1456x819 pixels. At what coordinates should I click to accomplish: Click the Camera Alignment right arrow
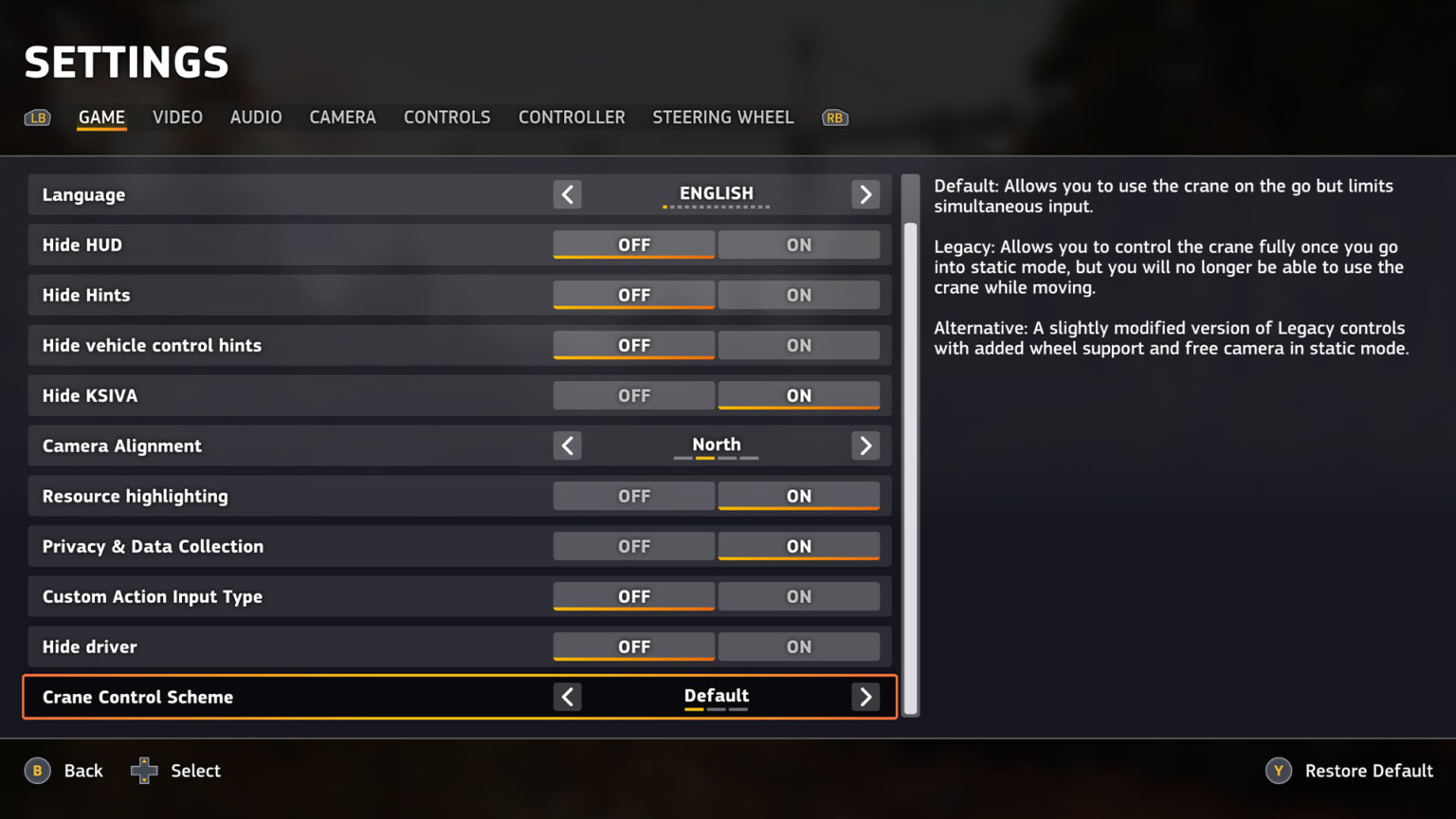(x=864, y=446)
